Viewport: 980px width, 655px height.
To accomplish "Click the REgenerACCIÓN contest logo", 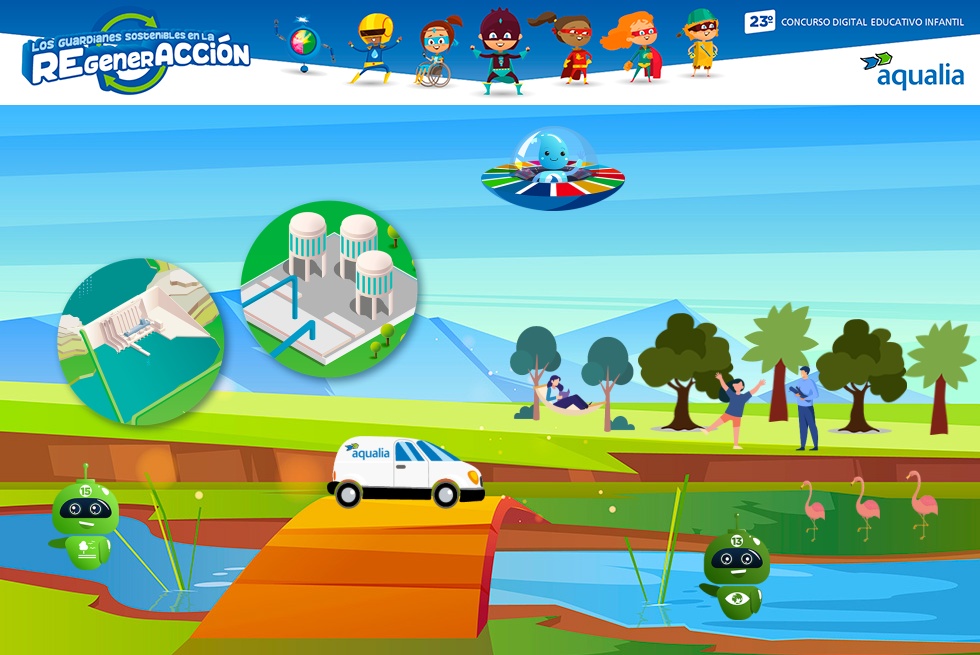I will click(139, 54).
